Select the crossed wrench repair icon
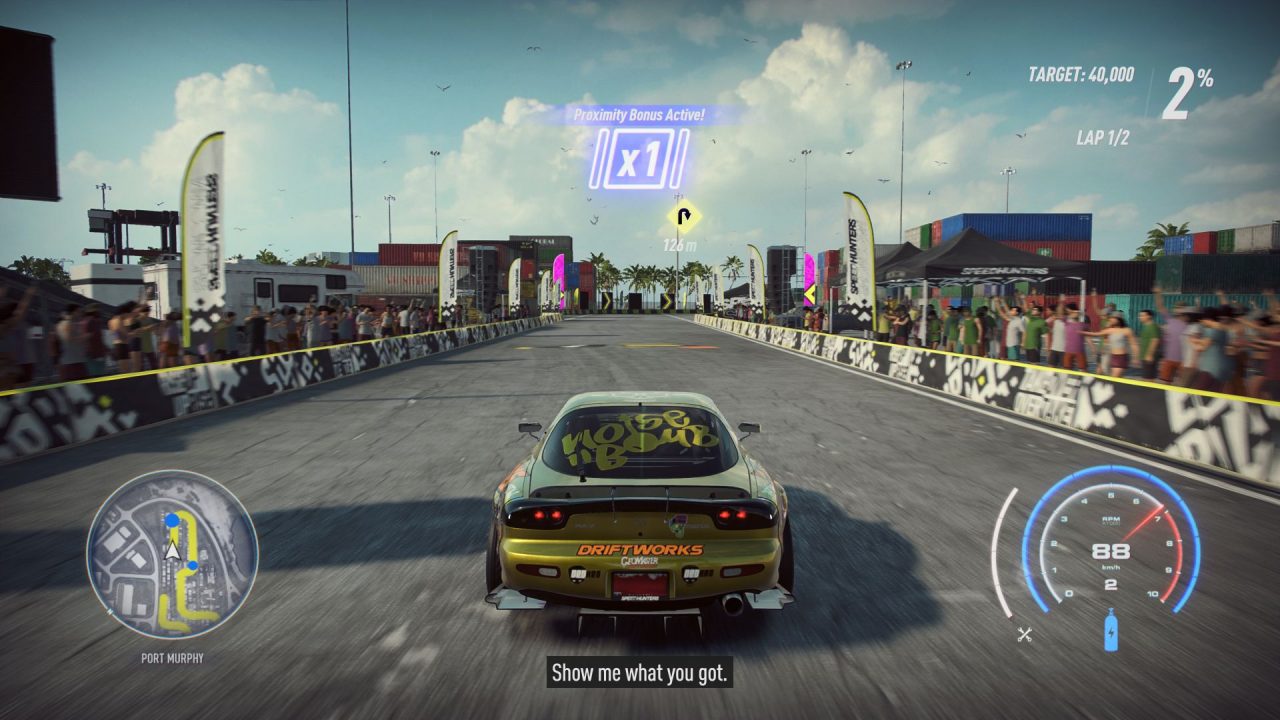This screenshot has width=1280, height=720. (1024, 633)
